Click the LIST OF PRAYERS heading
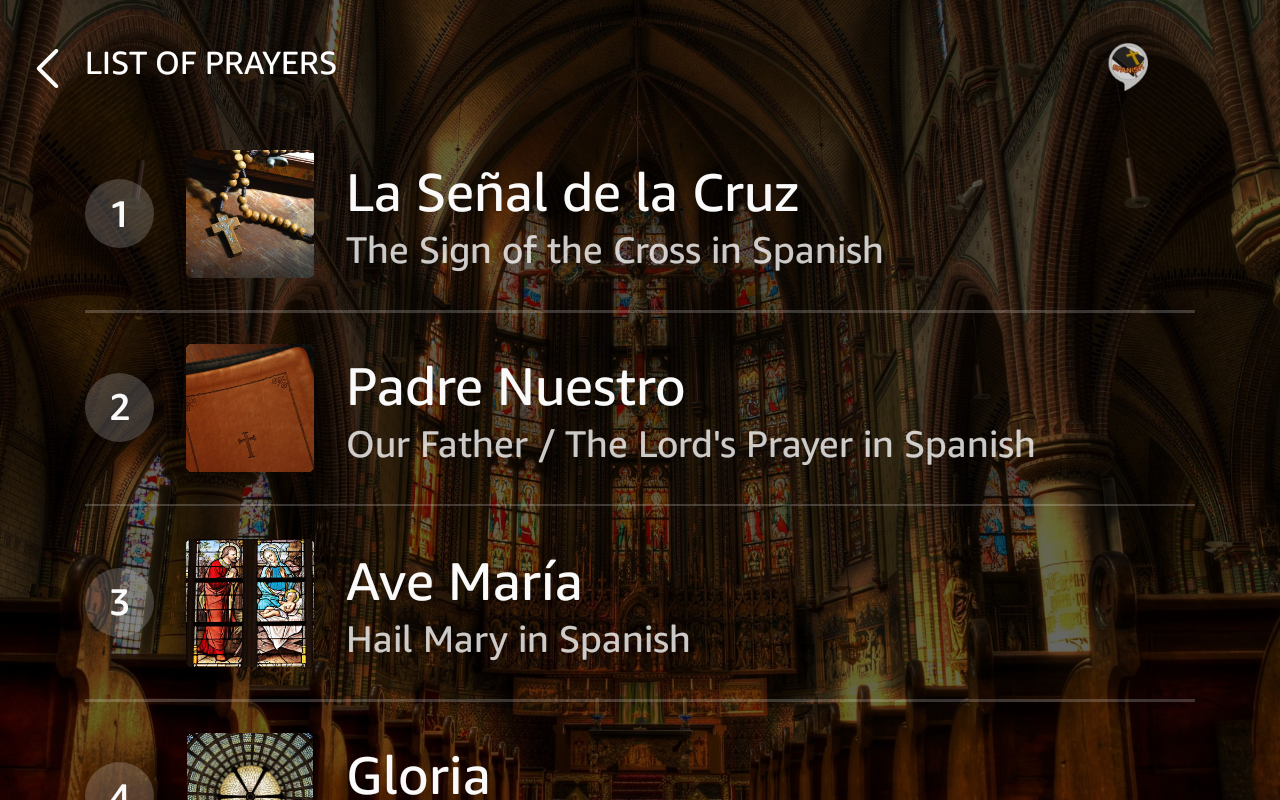 [211, 63]
